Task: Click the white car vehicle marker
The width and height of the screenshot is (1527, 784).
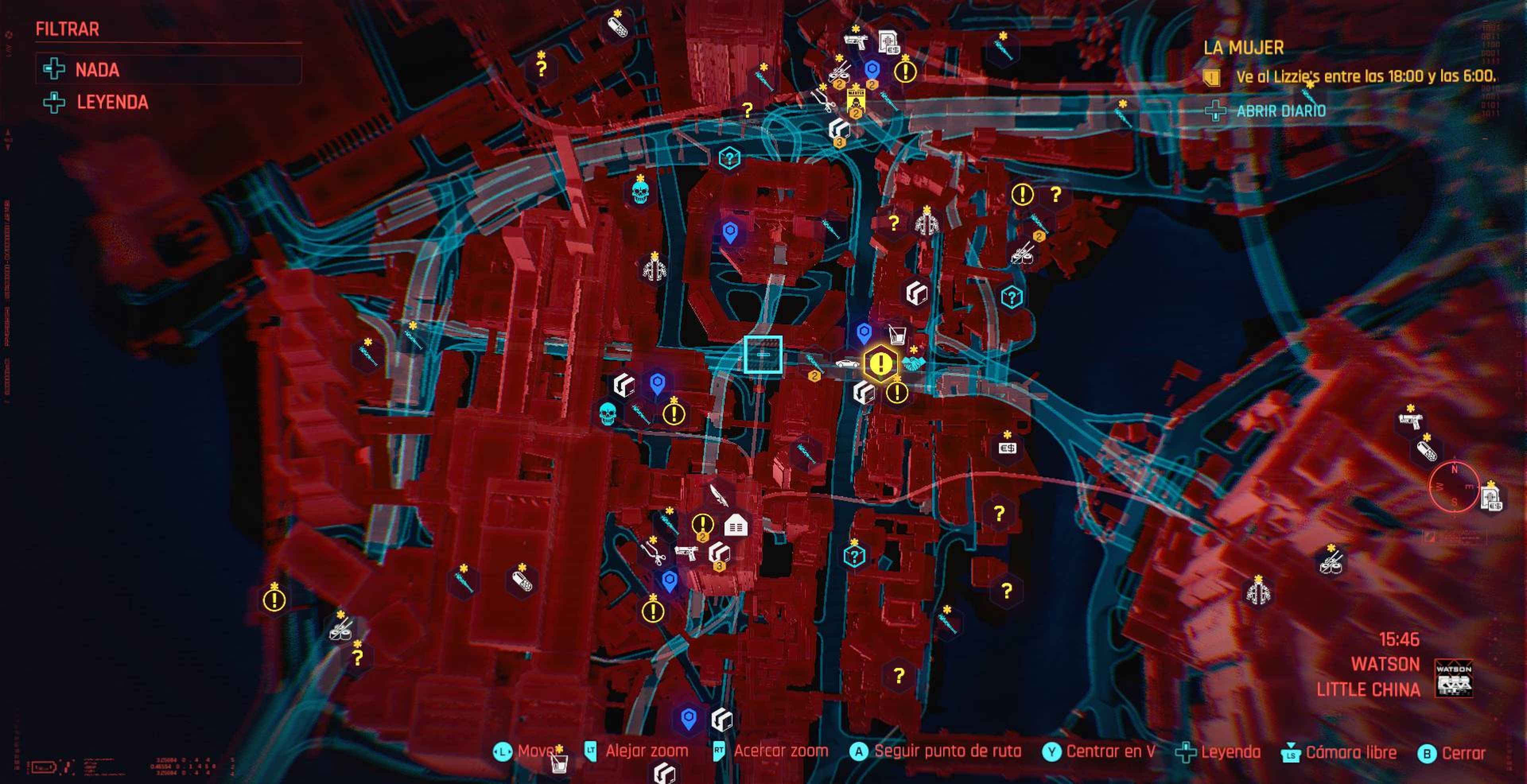Action: coord(847,363)
